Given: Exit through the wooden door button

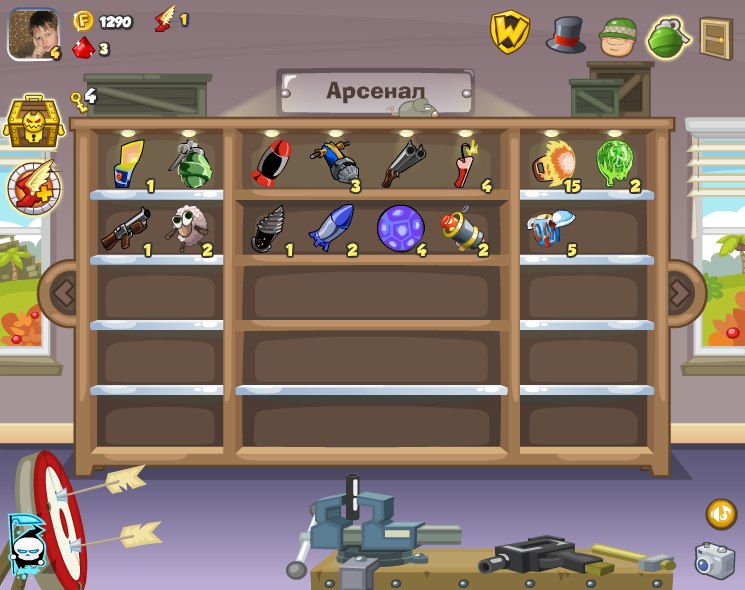Looking at the screenshot, I should coord(715,38).
